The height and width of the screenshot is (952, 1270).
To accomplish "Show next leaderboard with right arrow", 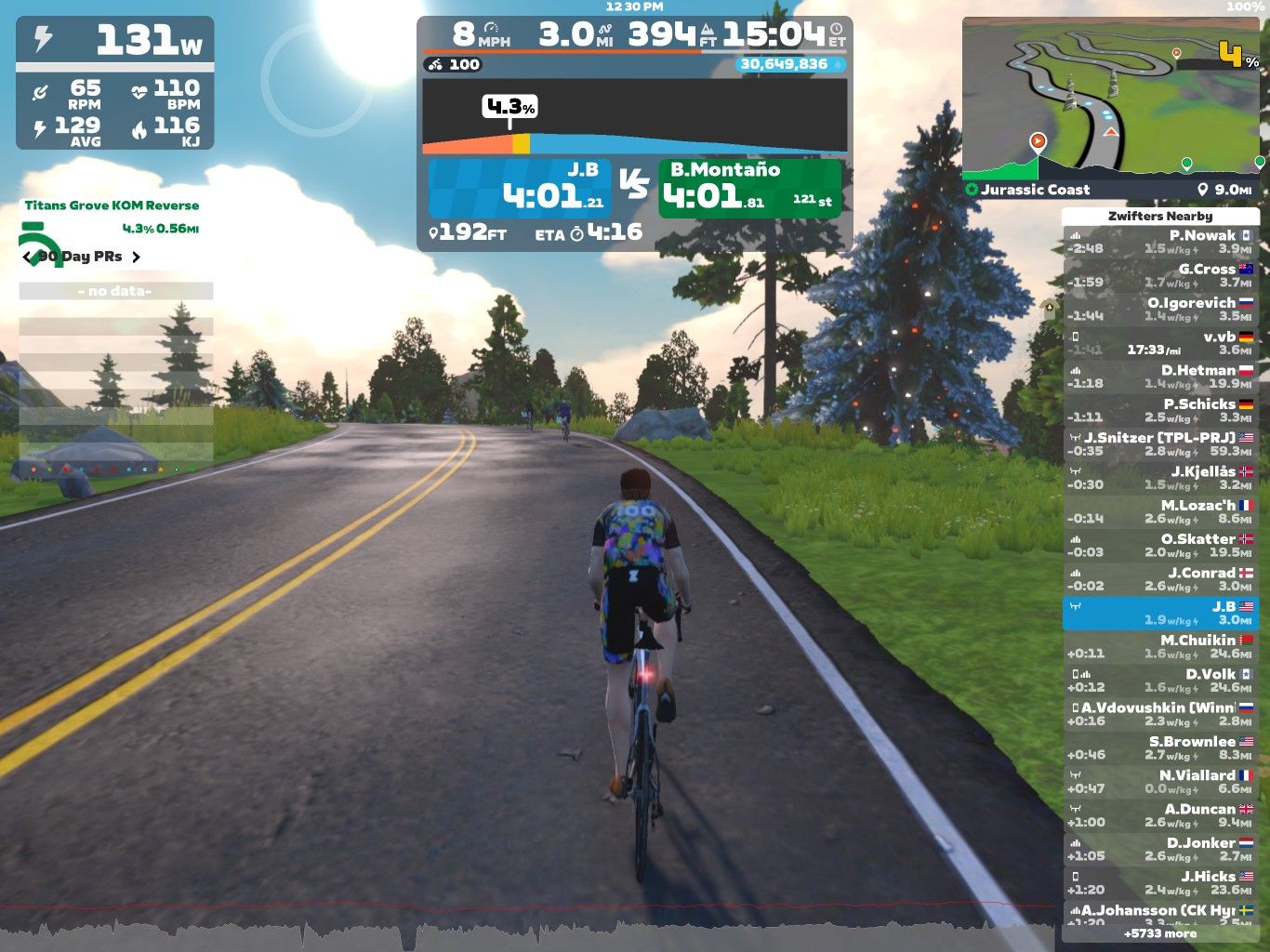I will [x=136, y=257].
